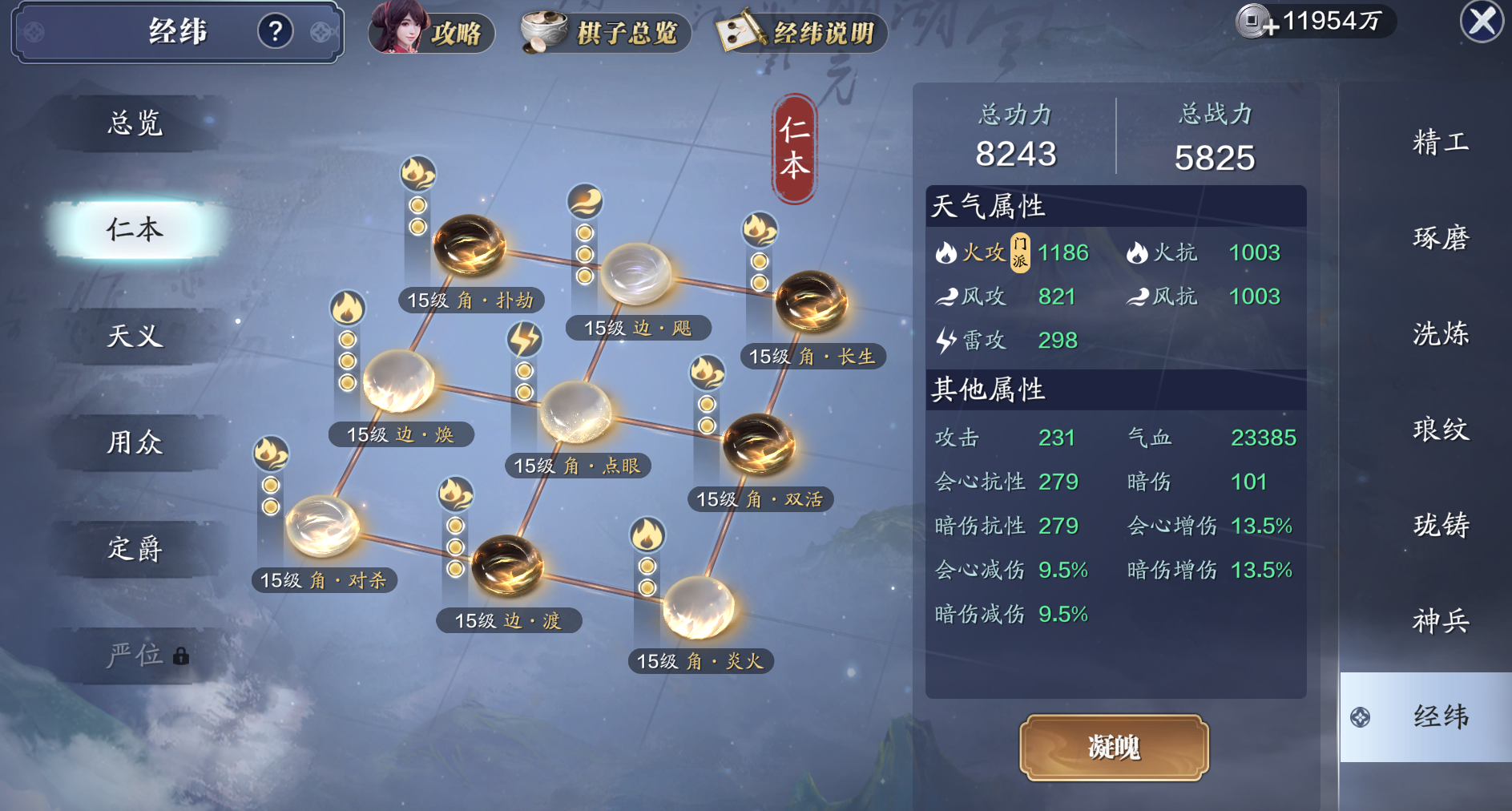Viewport: 1512px width, 811px height.
Task: Select the 角·扑劫 chess piece
Action: (470, 245)
